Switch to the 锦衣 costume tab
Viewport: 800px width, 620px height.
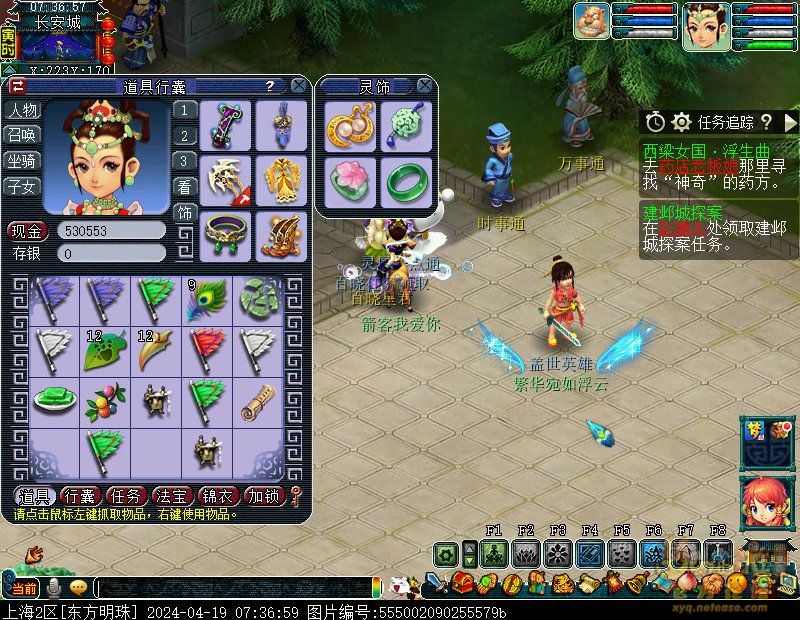(x=218, y=496)
